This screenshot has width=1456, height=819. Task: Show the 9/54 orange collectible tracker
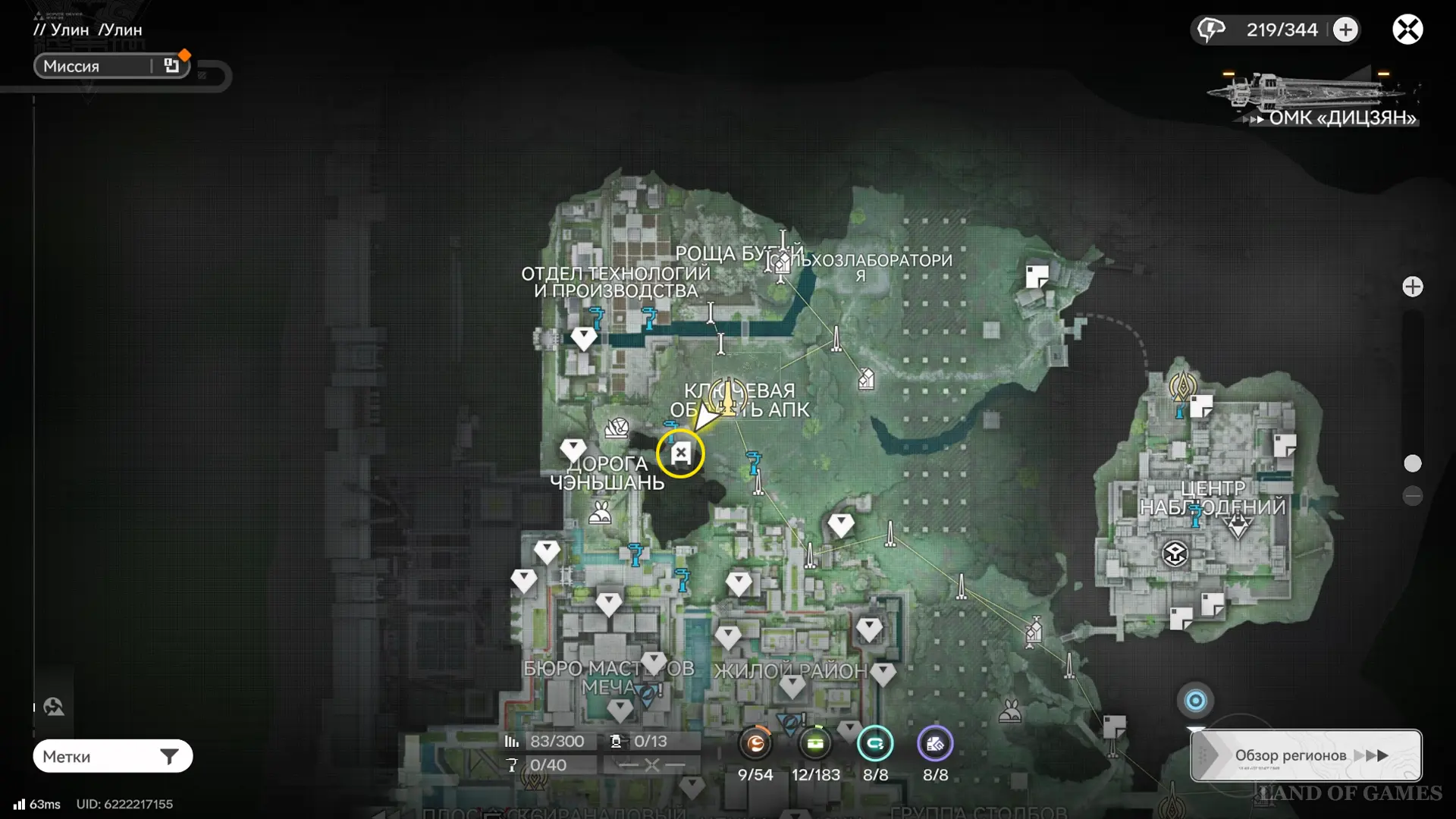(x=755, y=745)
